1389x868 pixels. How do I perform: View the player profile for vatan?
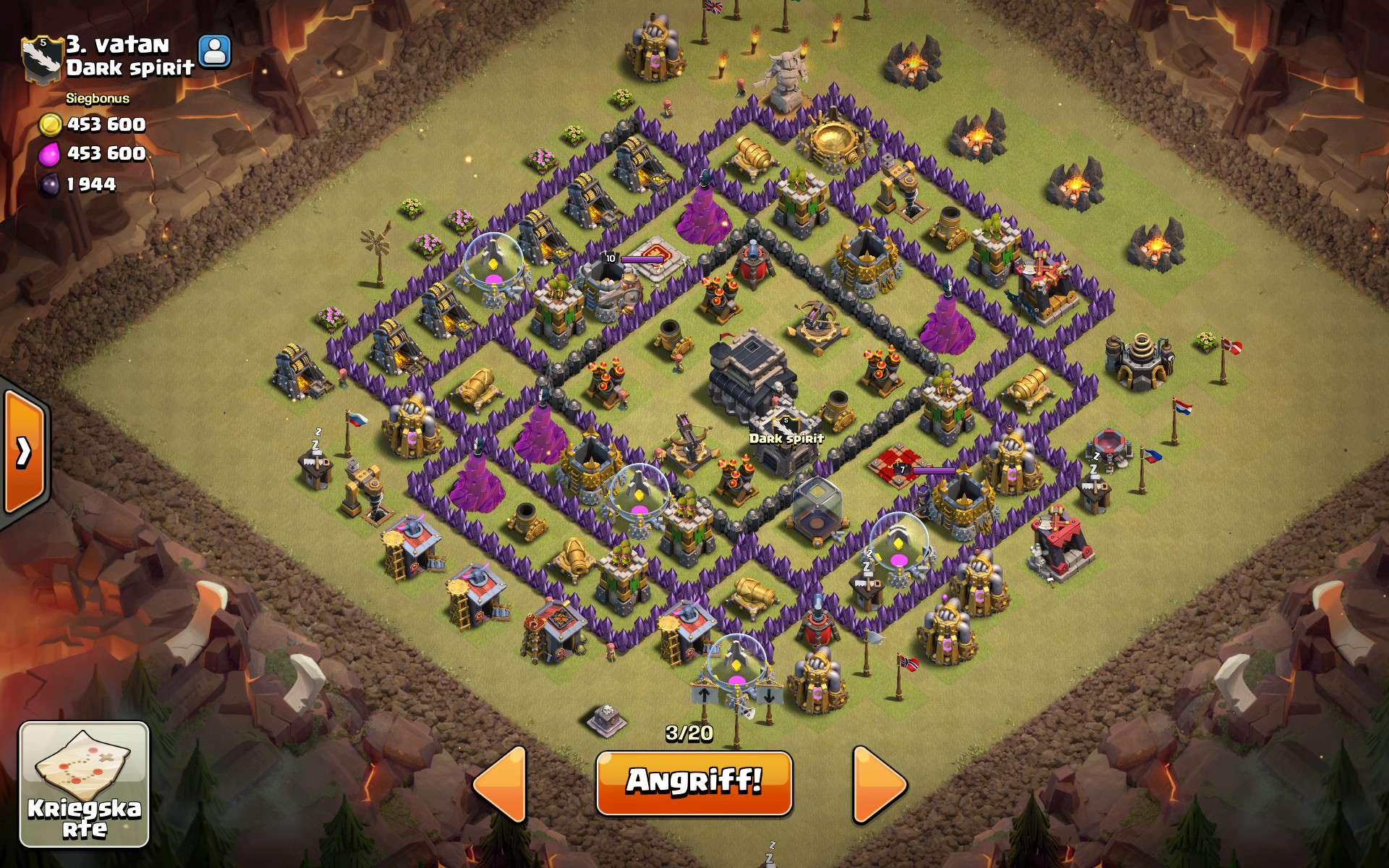pyautogui.click(x=215, y=51)
